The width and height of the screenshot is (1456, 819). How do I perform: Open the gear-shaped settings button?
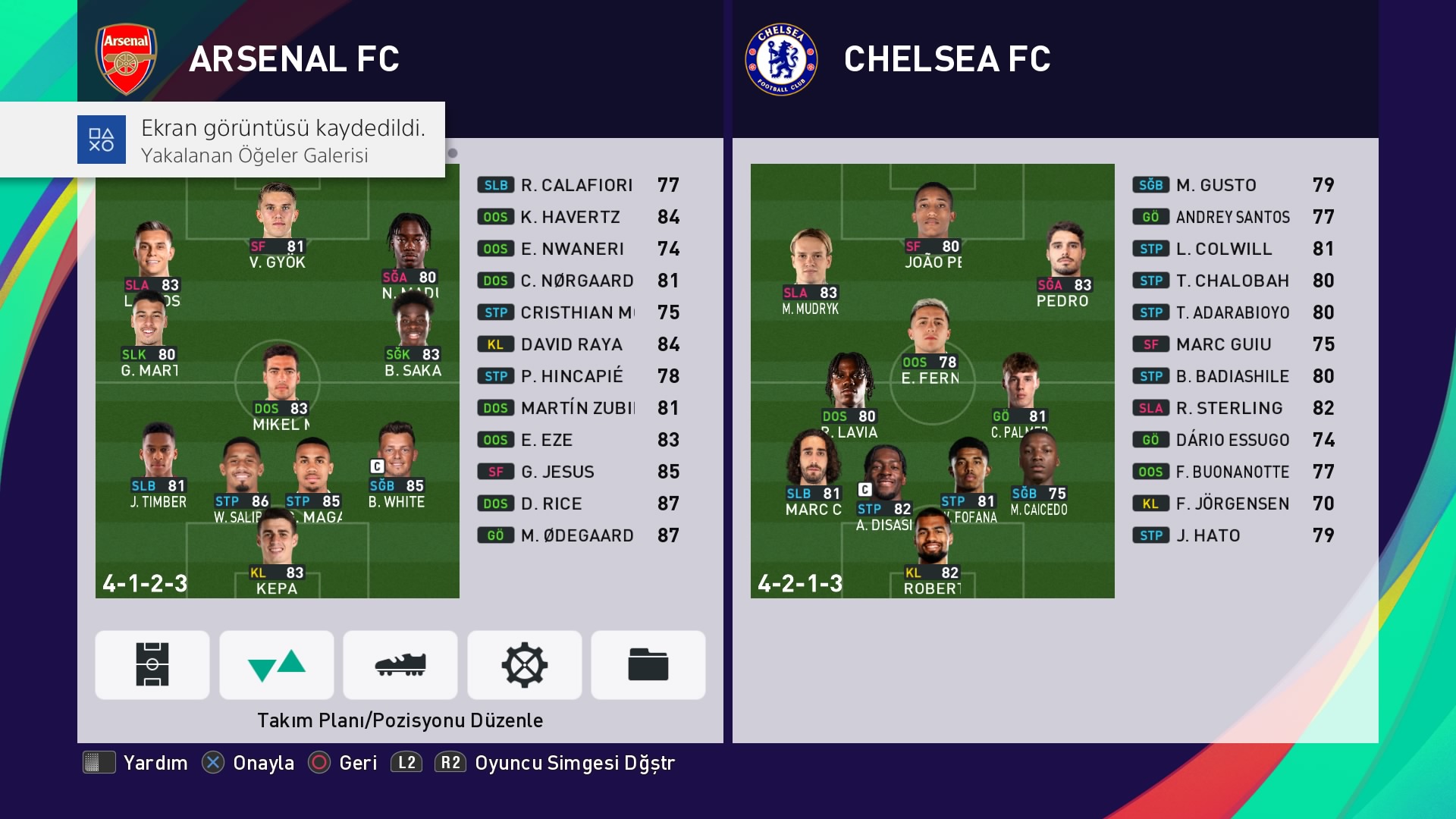click(525, 665)
